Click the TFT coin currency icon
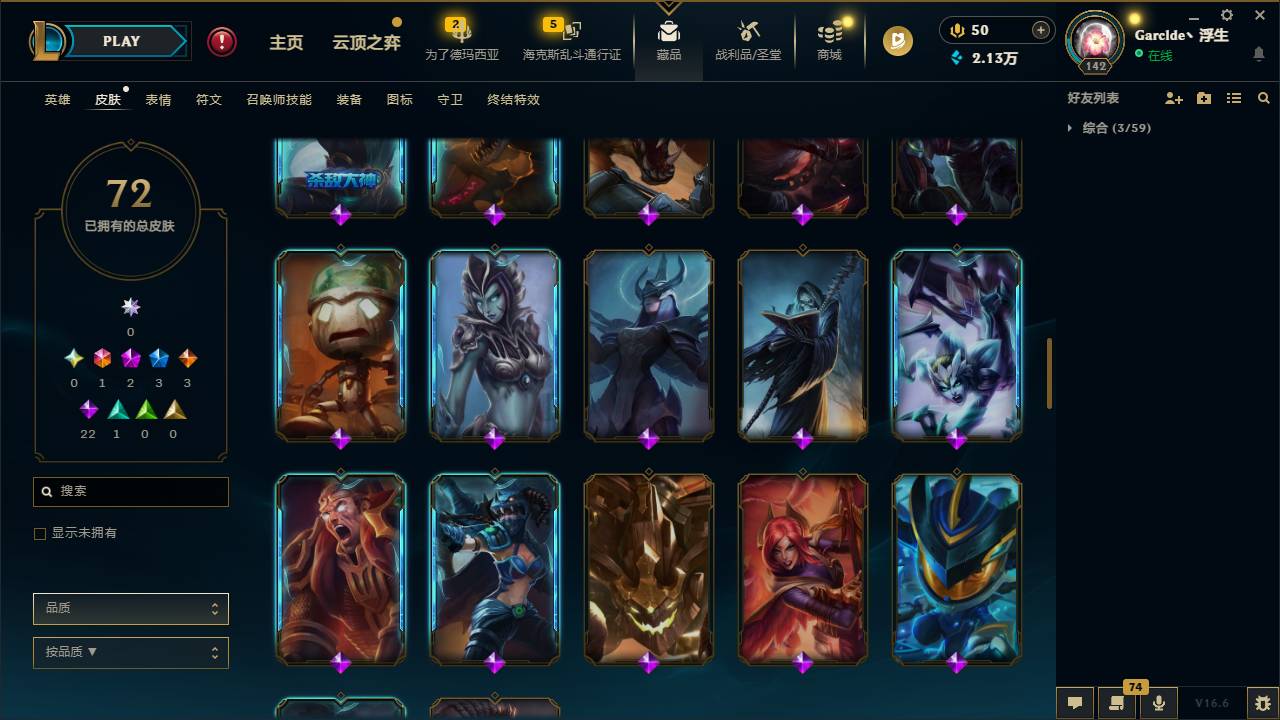This screenshot has width=1280, height=720. [897, 41]
